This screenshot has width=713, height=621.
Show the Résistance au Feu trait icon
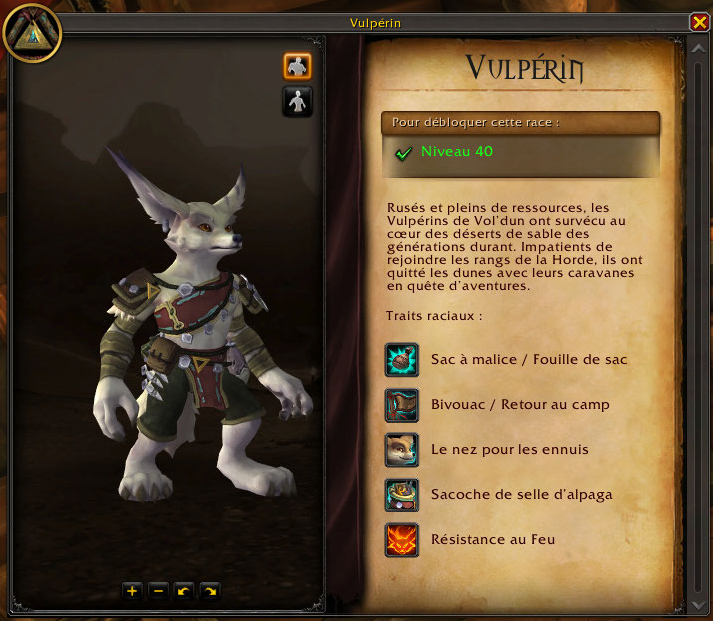[401, 540]
